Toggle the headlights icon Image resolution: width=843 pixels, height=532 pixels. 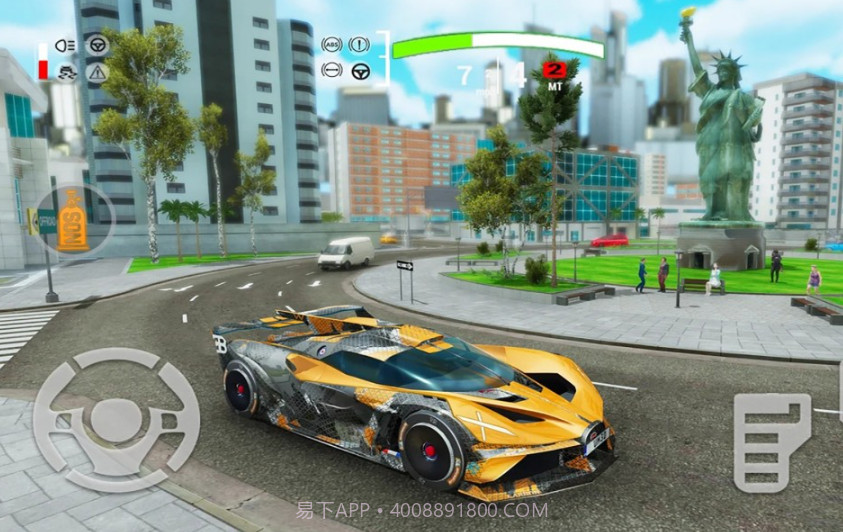68,46
